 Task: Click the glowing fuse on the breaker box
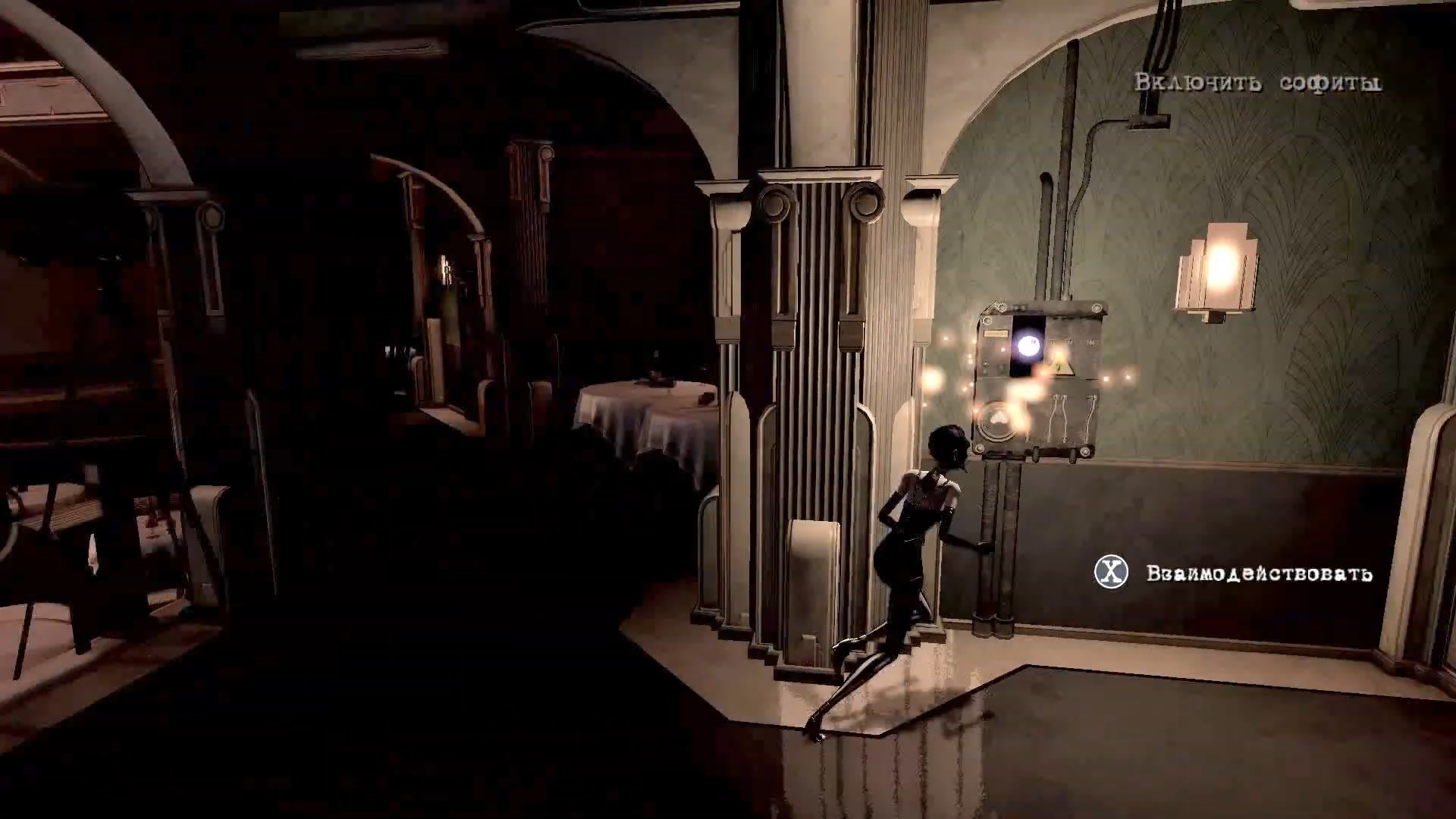pos(1028,345)
